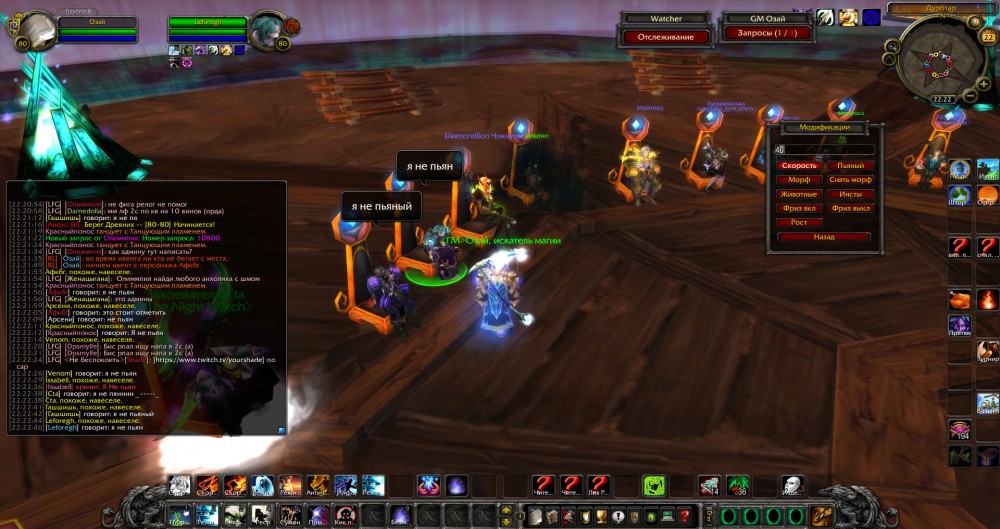The width and height of the screenshot is (1000, 529).
Task: Remove morph with Снять морф
Action: pyautogui.click(x=851, y=179)
